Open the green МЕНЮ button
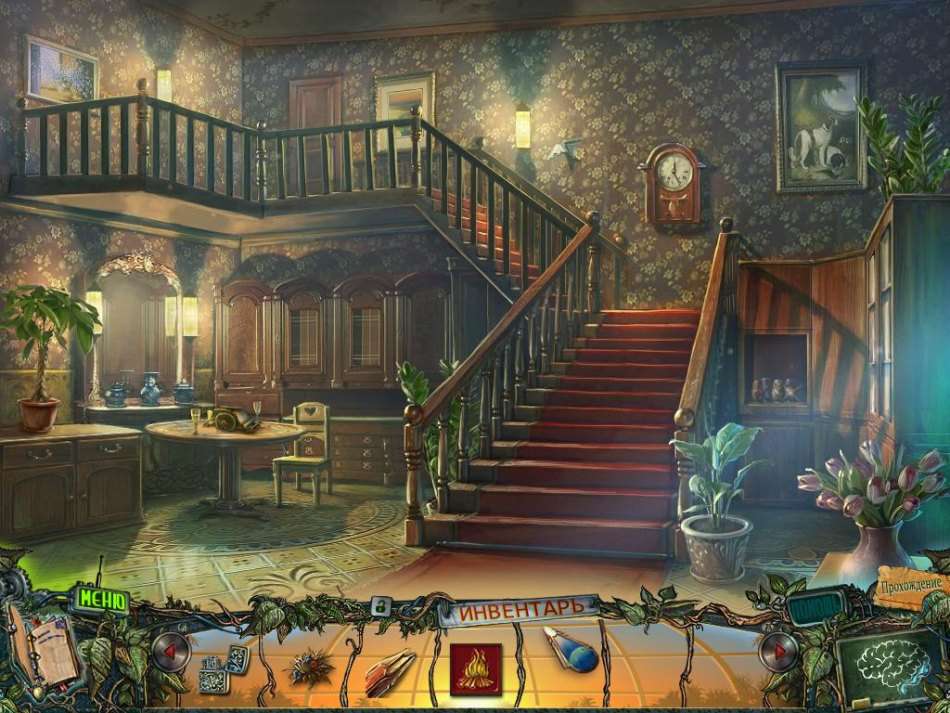Viewport: 950px width, 713px height. pos(100,601)
